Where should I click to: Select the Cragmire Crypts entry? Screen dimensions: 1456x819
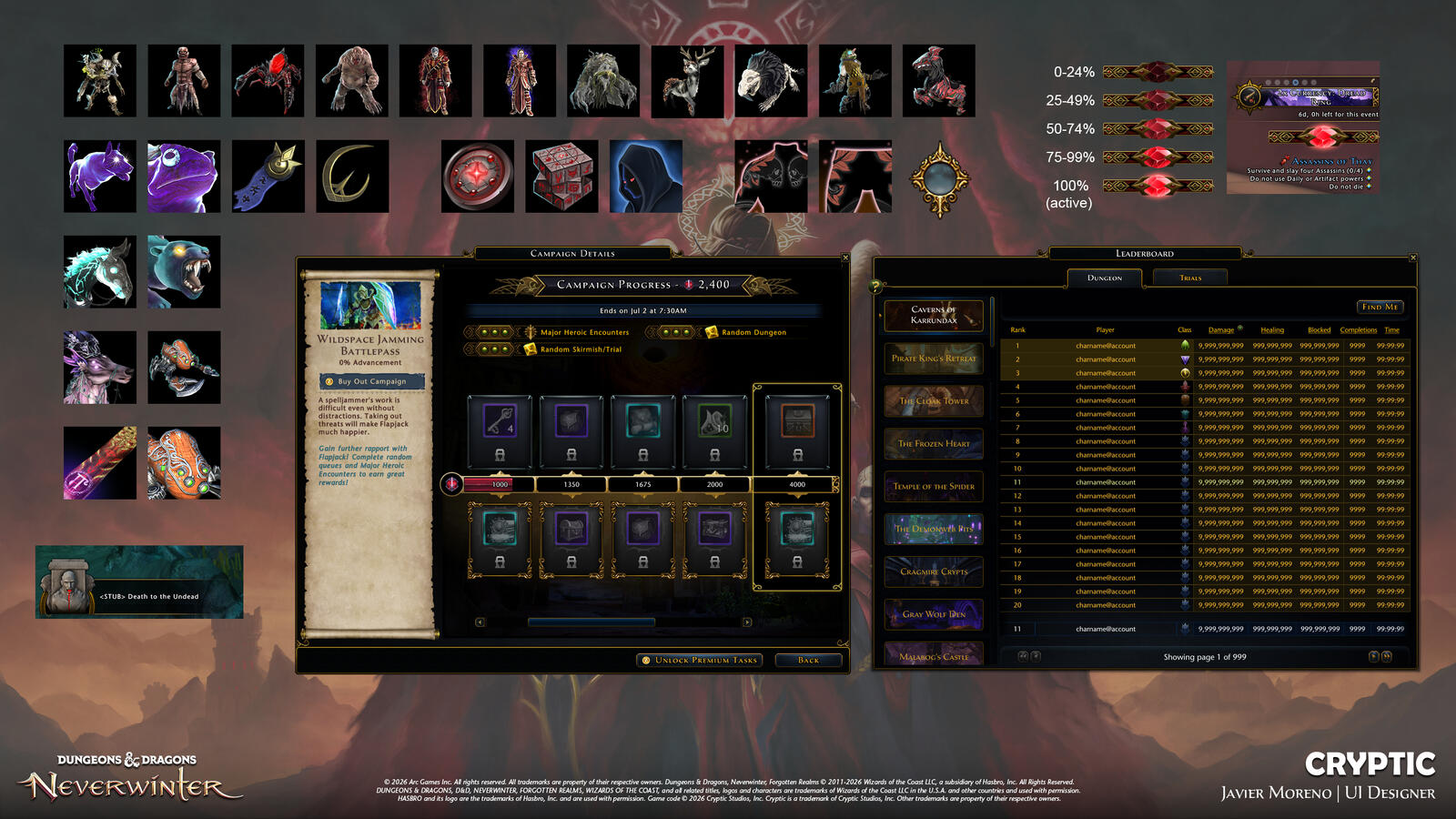[x=934, y=571]
